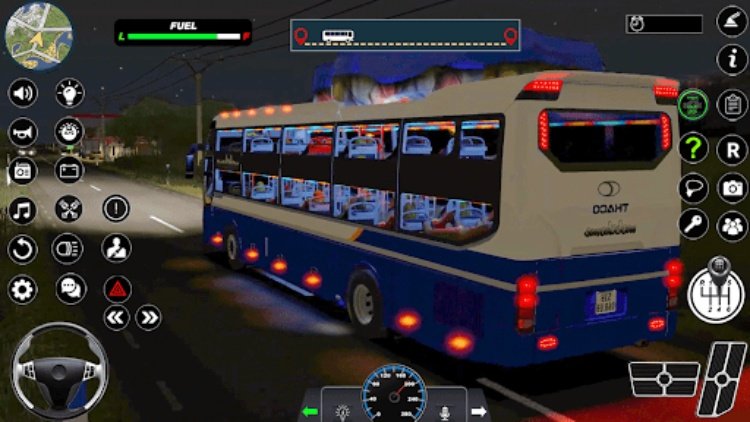Click the left double-arrow button

click(x=117, y=318)
